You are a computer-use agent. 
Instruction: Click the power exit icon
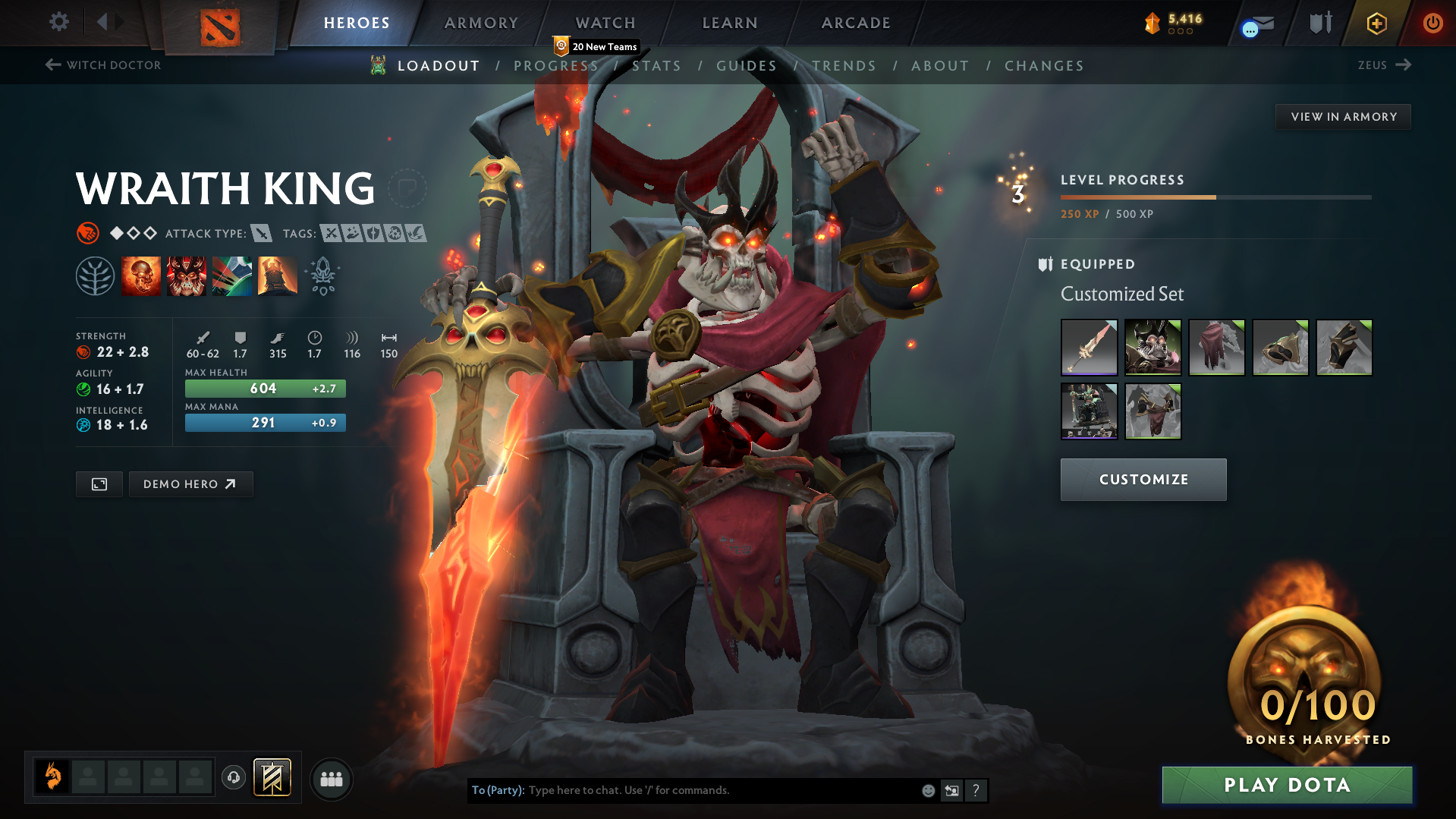1432,23
